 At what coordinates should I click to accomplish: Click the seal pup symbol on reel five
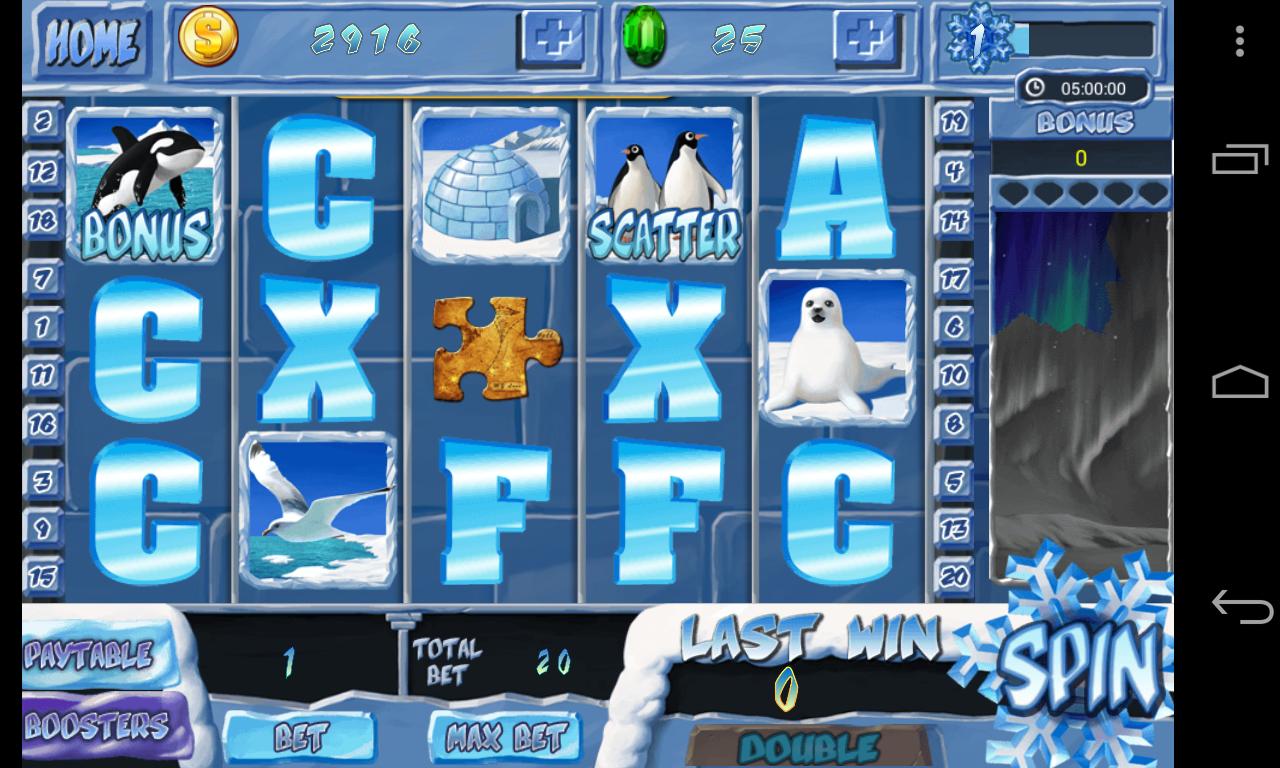point(837,345)
